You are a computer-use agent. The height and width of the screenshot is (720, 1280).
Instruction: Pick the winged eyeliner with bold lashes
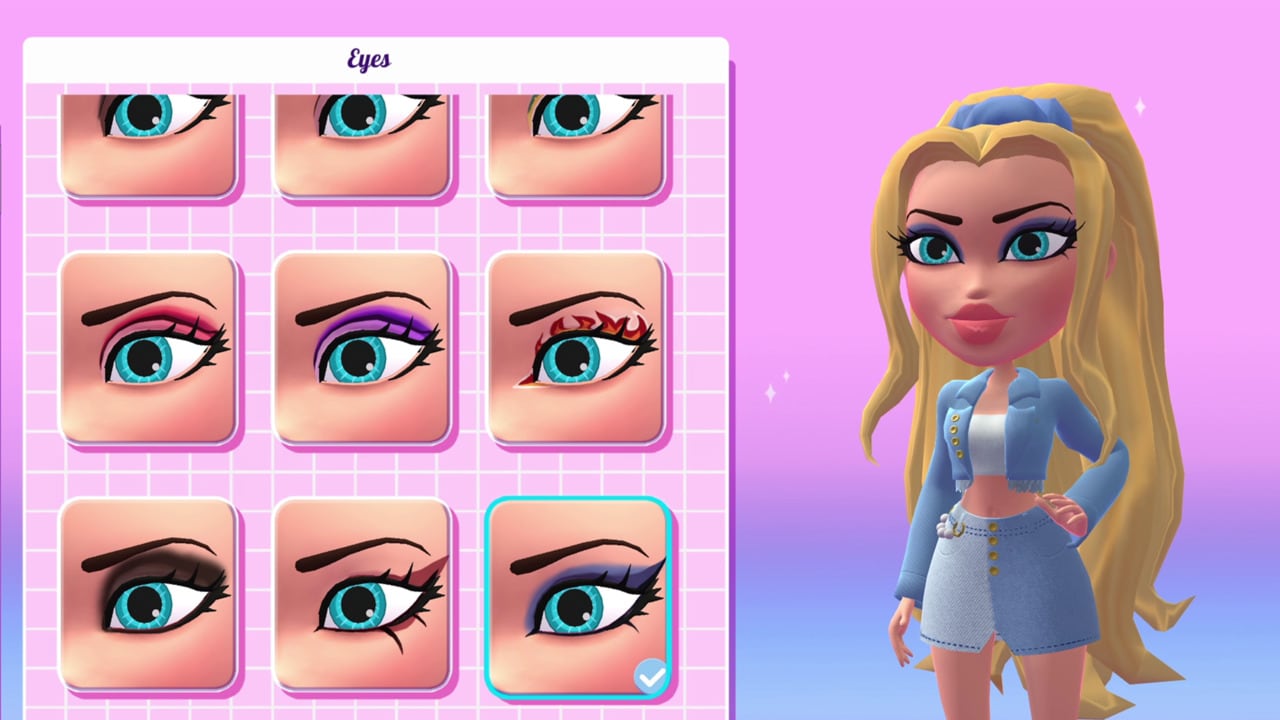tap(365, 595)
